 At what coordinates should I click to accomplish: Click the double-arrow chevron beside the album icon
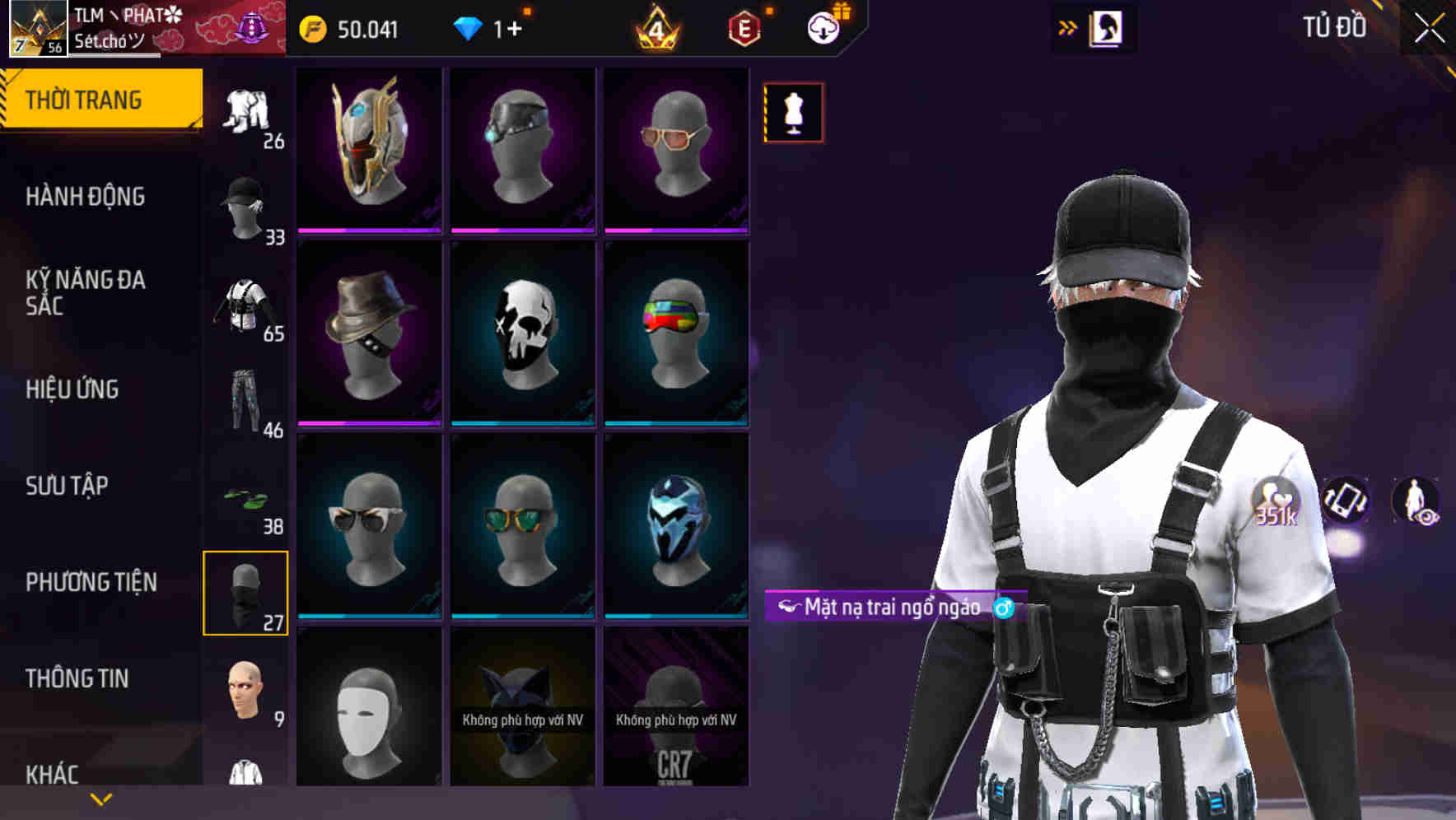pyautogui.click(x=1068, y=26)
